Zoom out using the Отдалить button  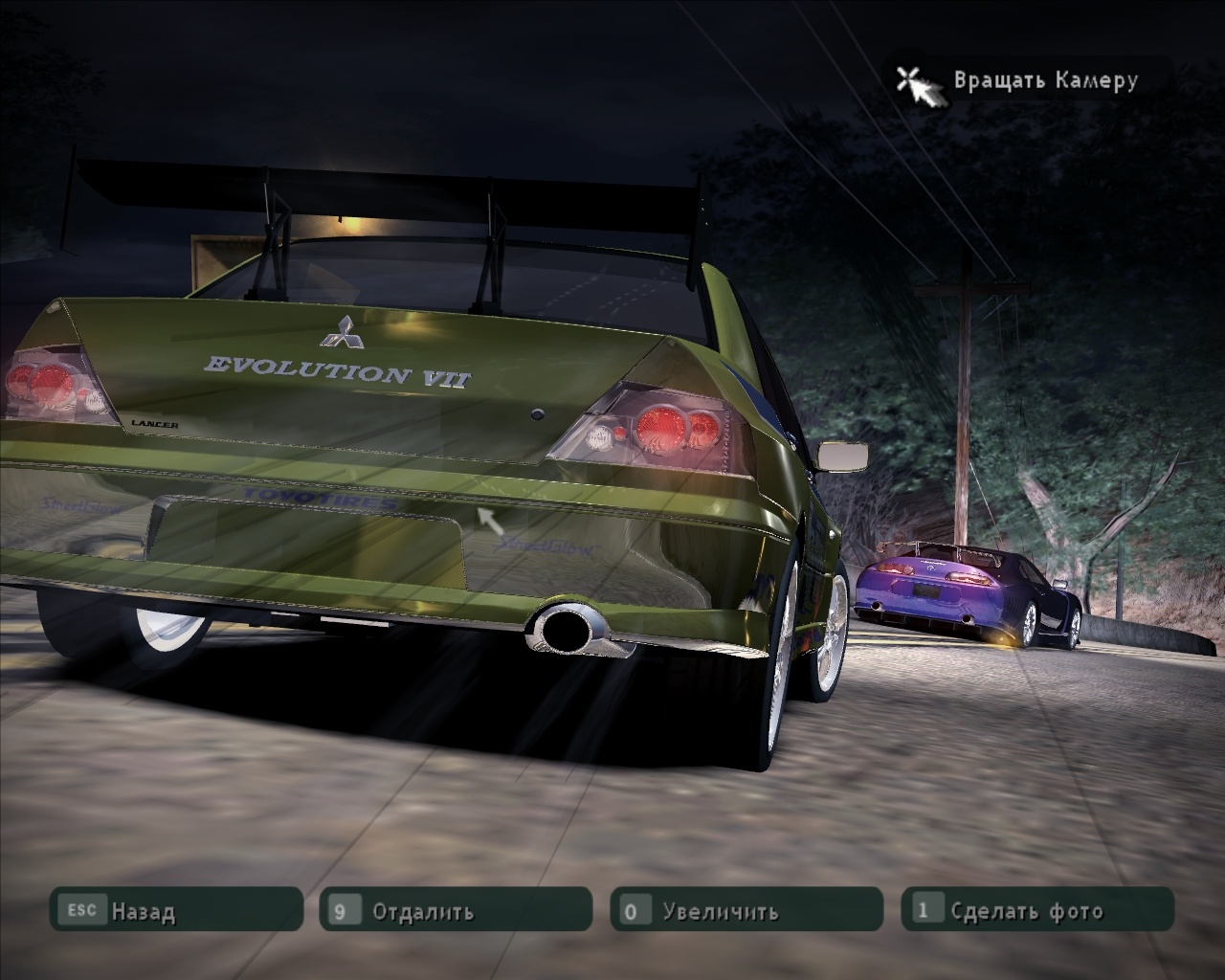456,910
